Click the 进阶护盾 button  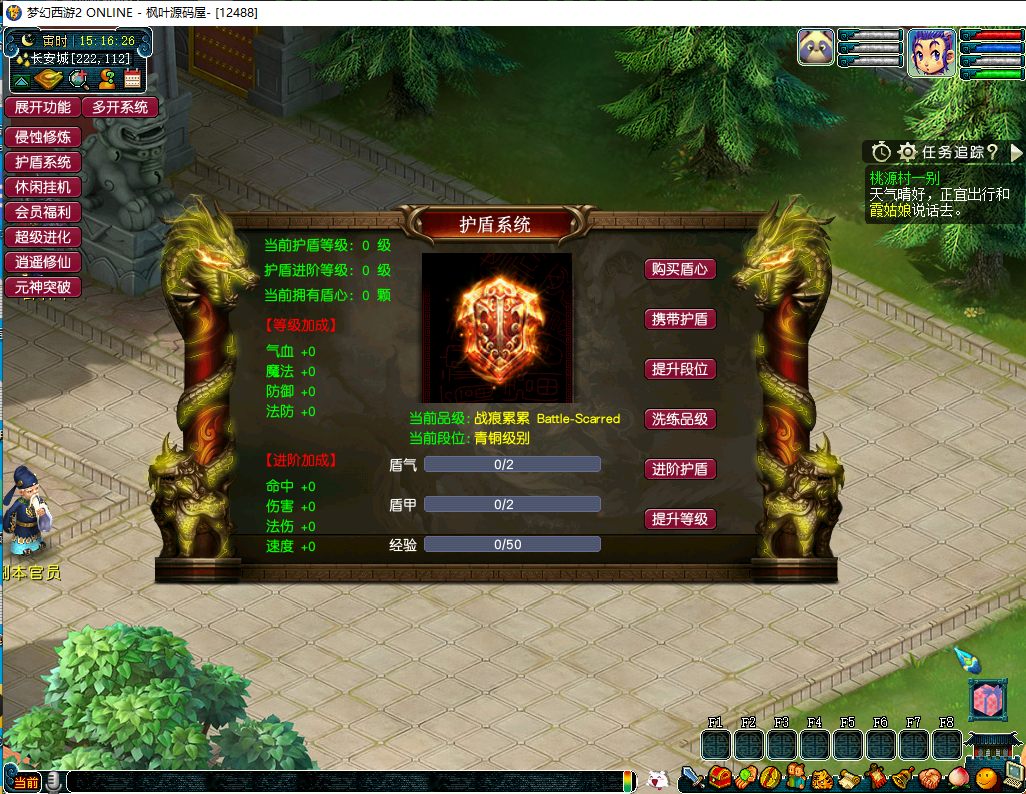click(680, 469)
